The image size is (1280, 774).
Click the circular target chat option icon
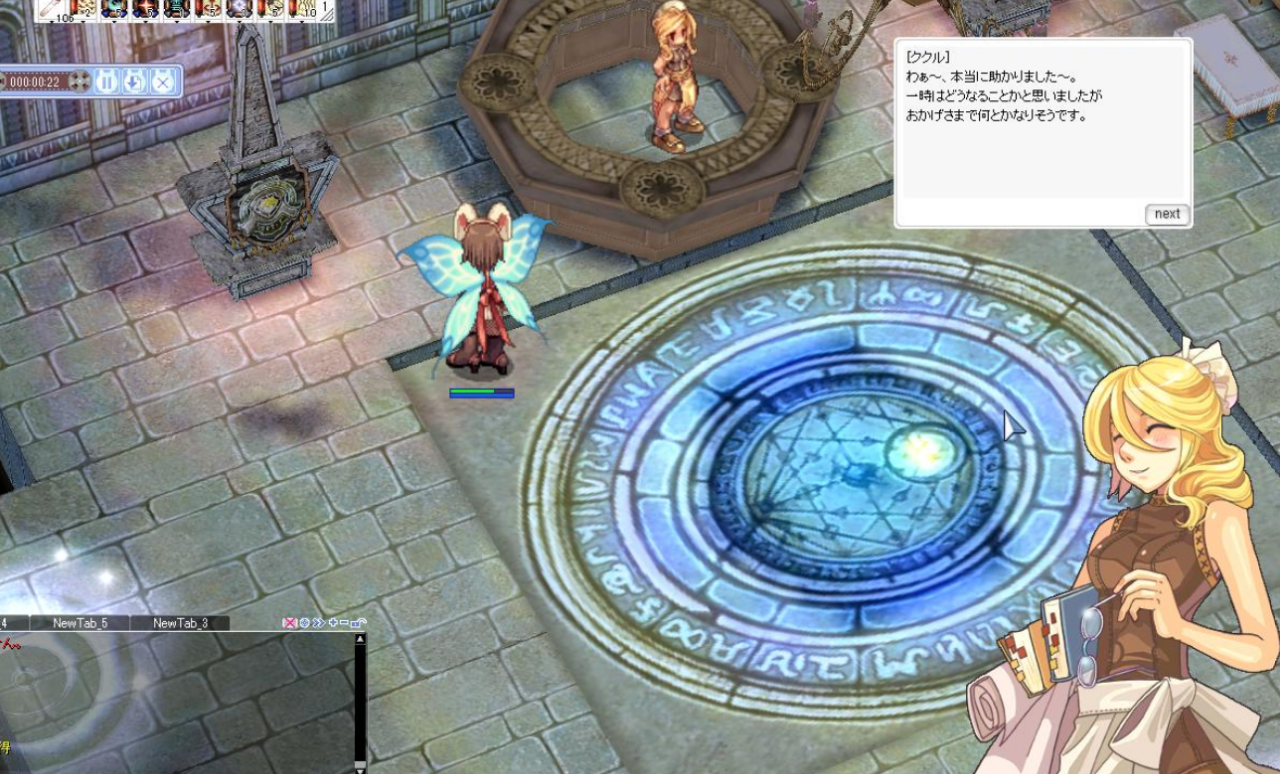point(304,622)
